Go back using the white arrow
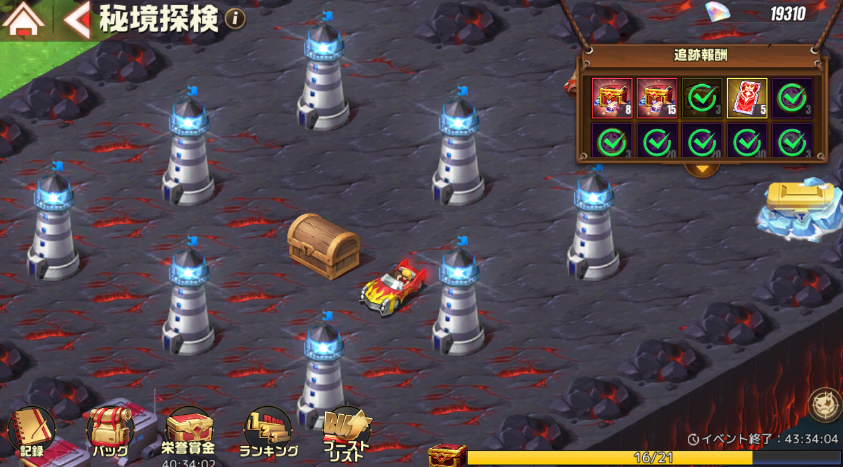 point(77,19)
